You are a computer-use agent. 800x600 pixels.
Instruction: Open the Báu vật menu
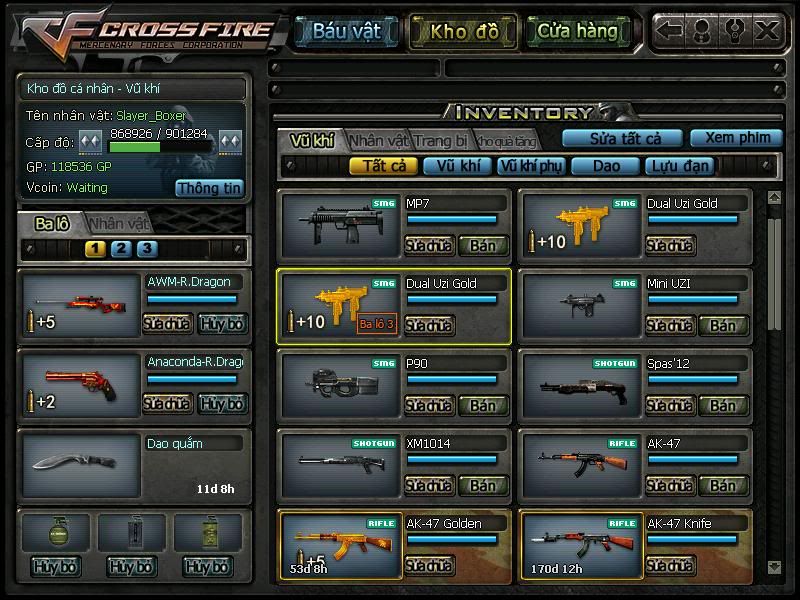pyautogui.click(x=346, y=31)
